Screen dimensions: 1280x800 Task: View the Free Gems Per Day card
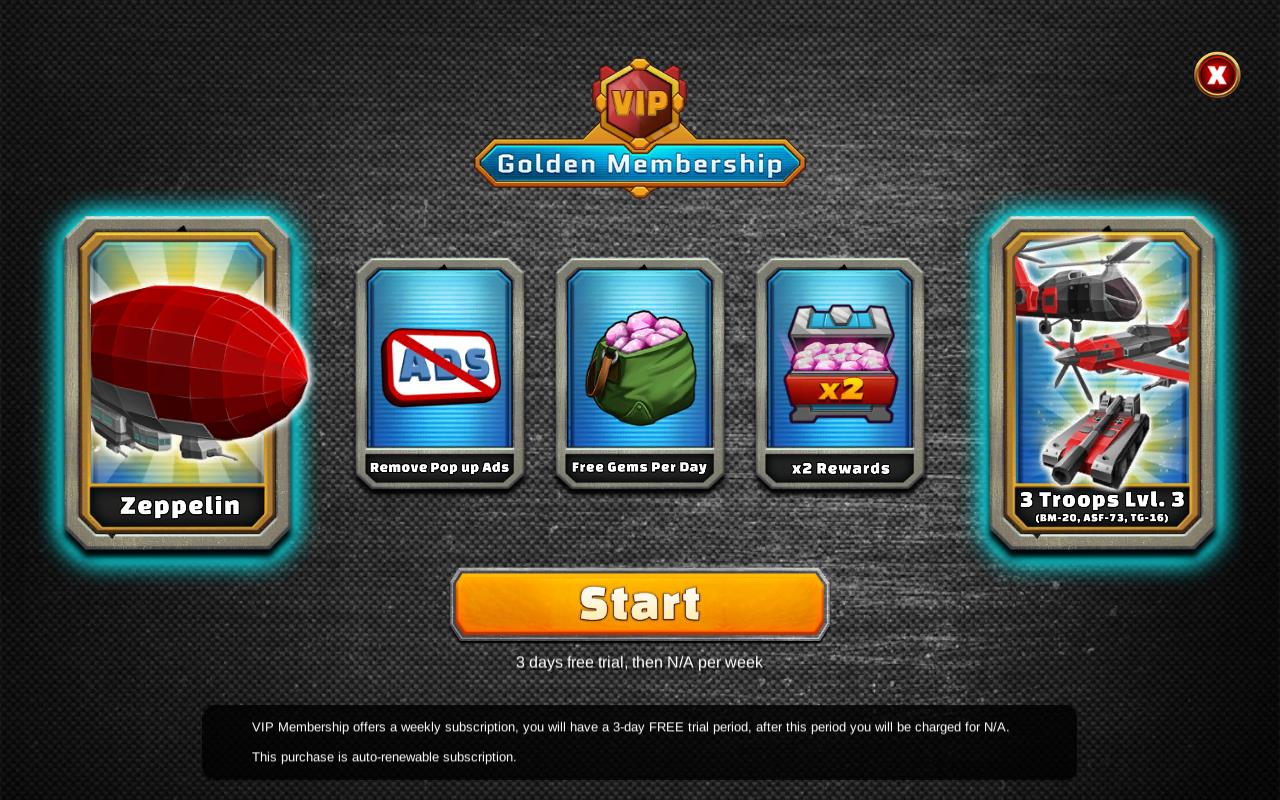coord(640,373)
